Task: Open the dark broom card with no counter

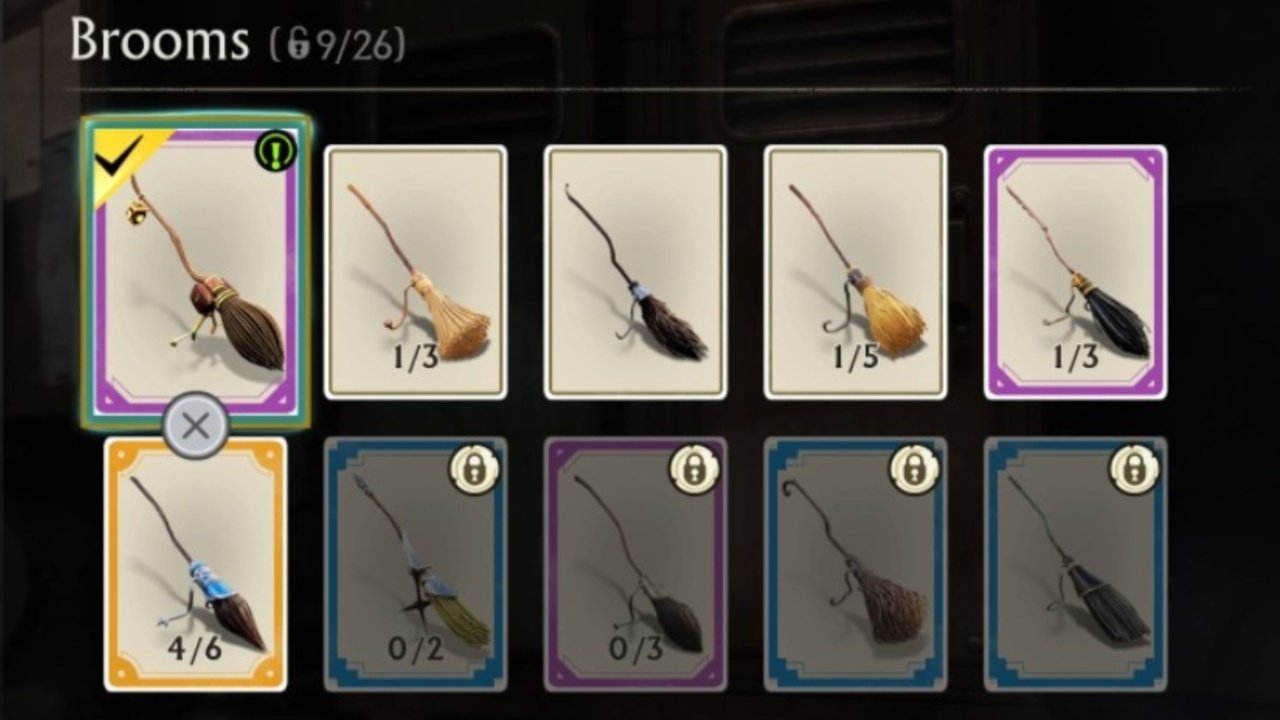Action: [x=637, y=270]
